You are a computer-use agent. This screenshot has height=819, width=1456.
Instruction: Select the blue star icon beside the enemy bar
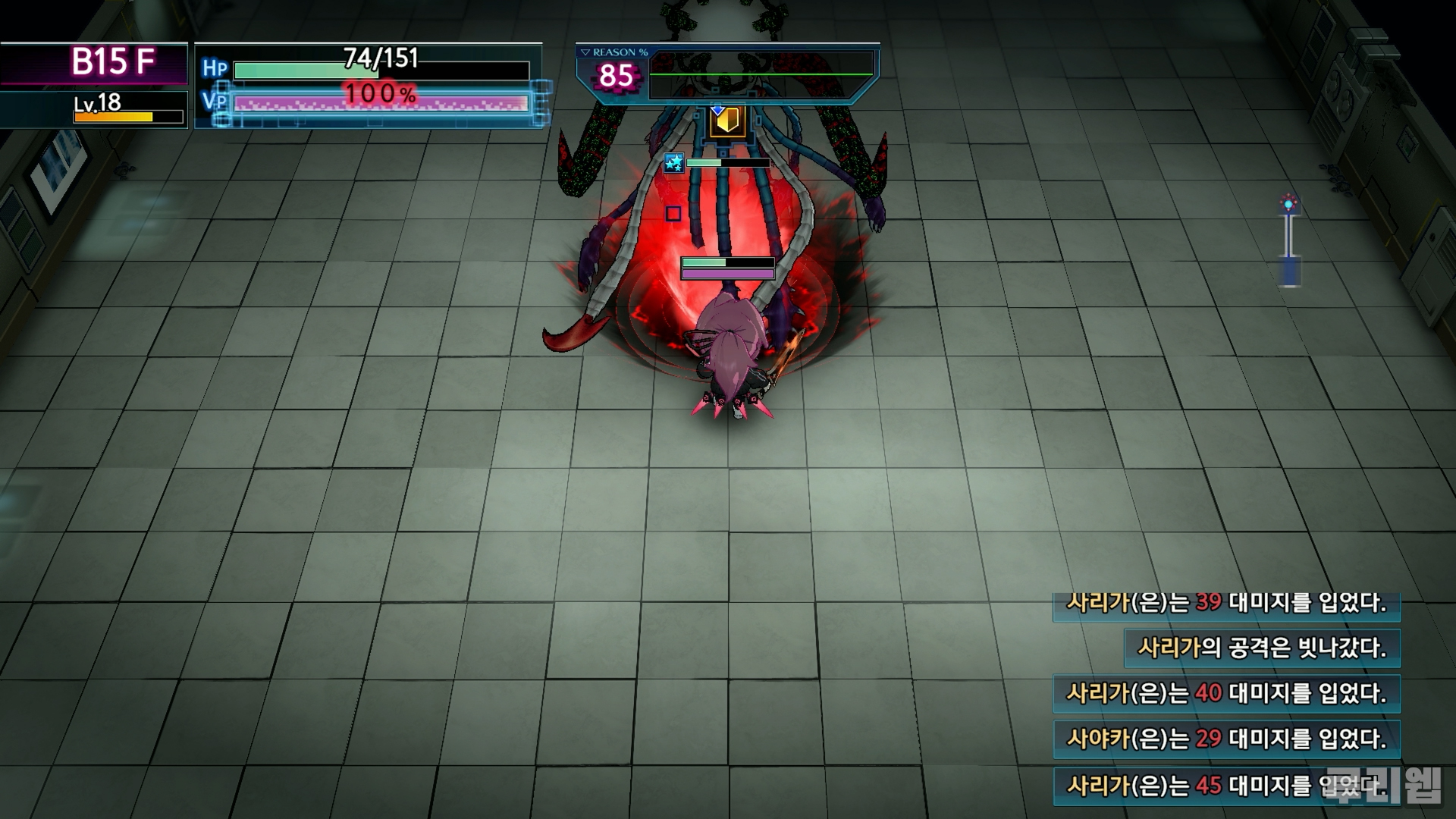(x=673, y=162)
